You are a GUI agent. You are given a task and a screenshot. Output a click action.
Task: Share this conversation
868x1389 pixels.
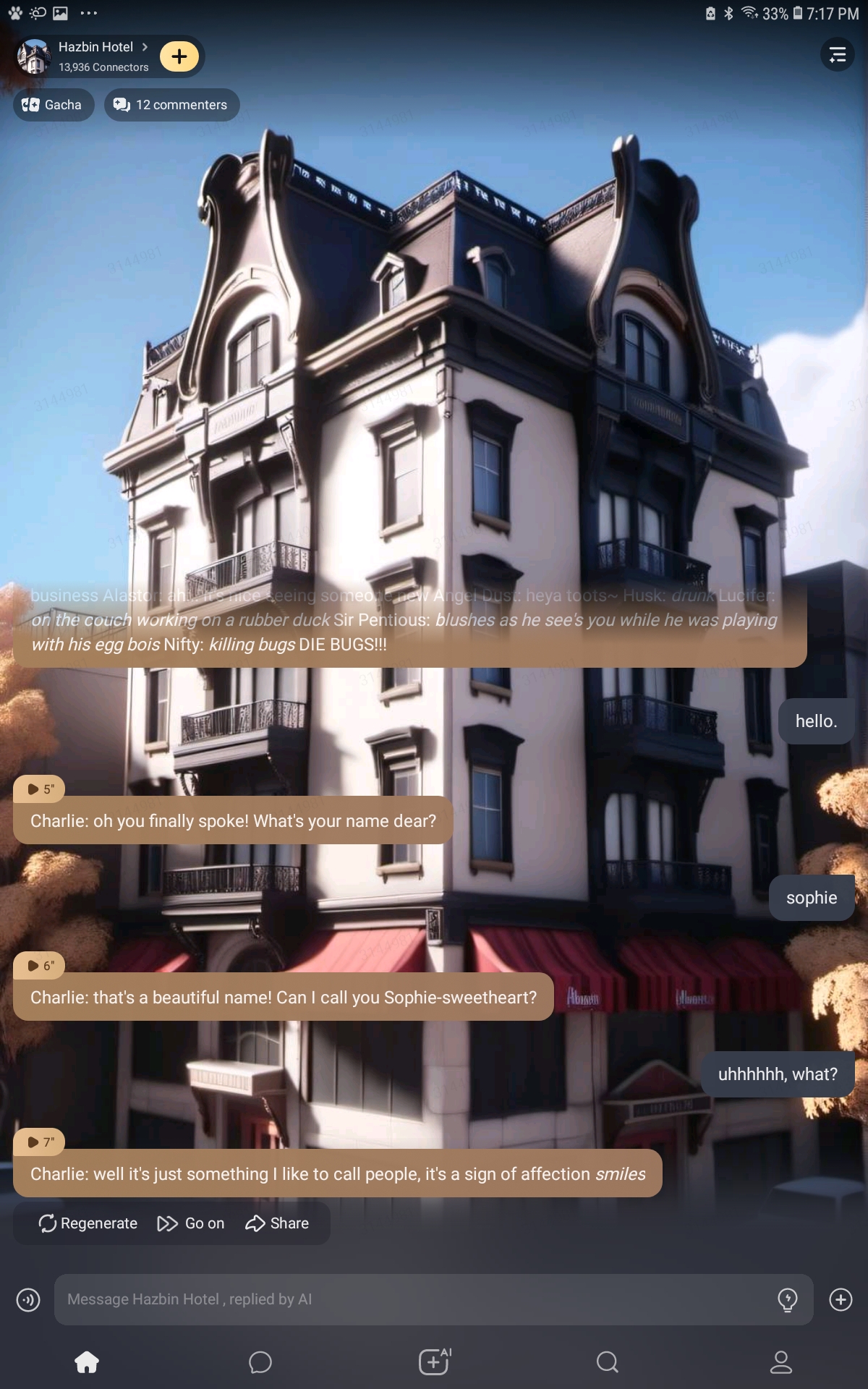coord(277,1223)
